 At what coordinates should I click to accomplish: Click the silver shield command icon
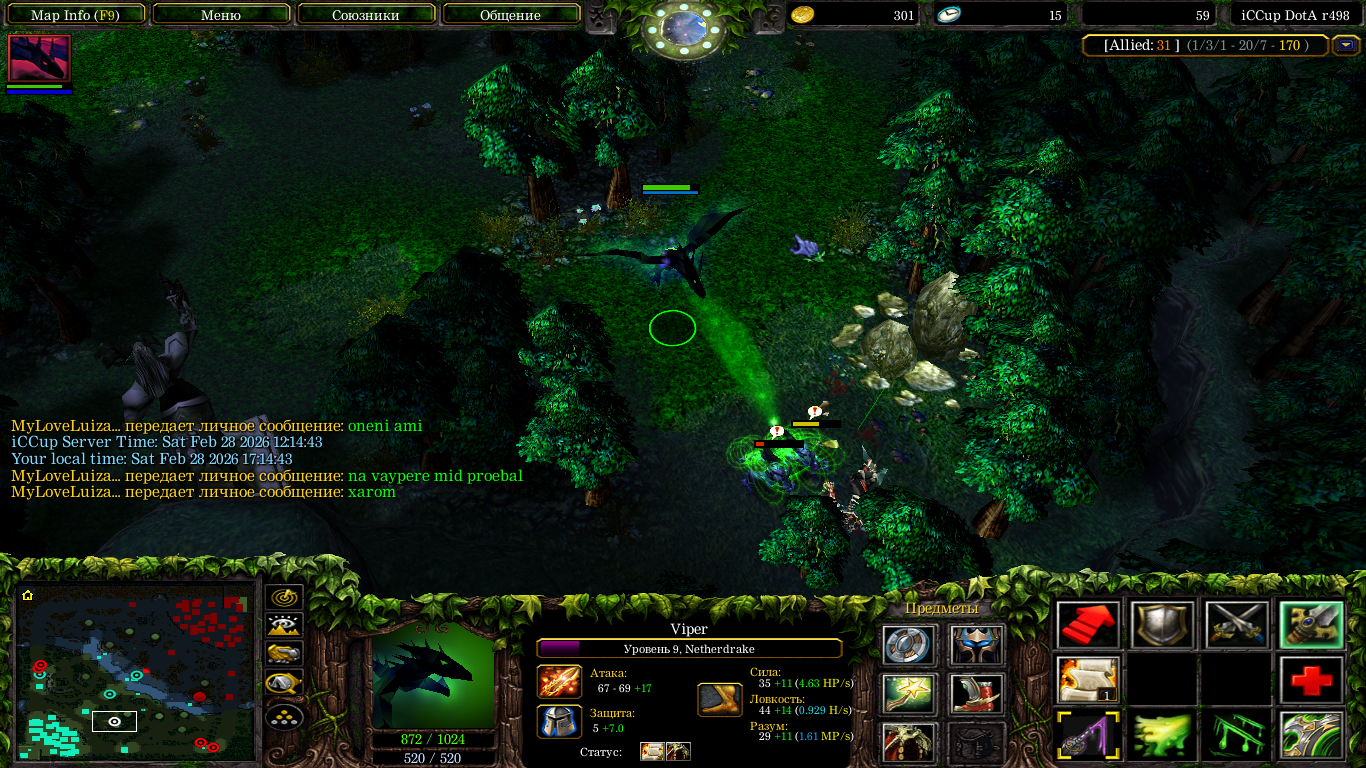[1162, 625]
